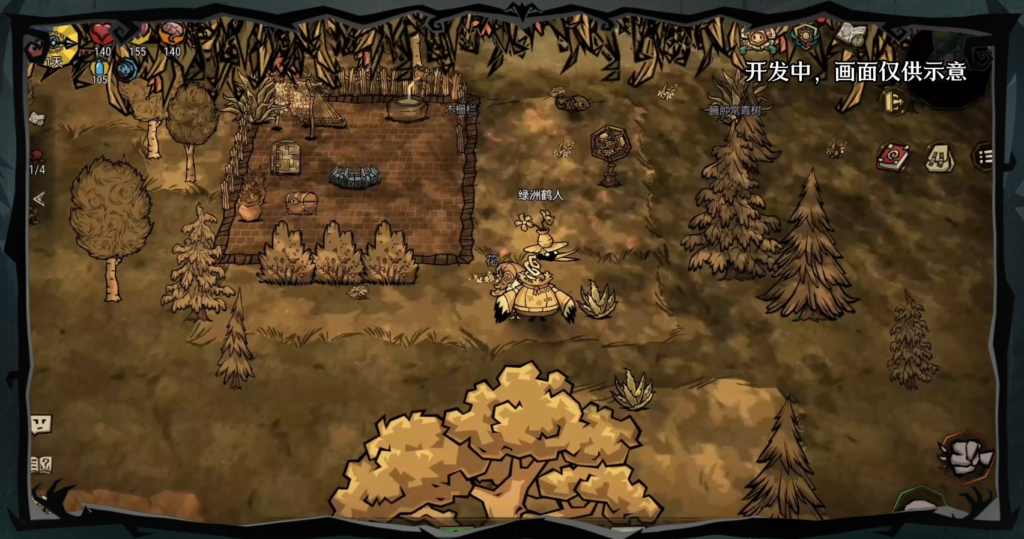Open the red spiral book icon
1024x539 pixels.
tap(892, 157)
